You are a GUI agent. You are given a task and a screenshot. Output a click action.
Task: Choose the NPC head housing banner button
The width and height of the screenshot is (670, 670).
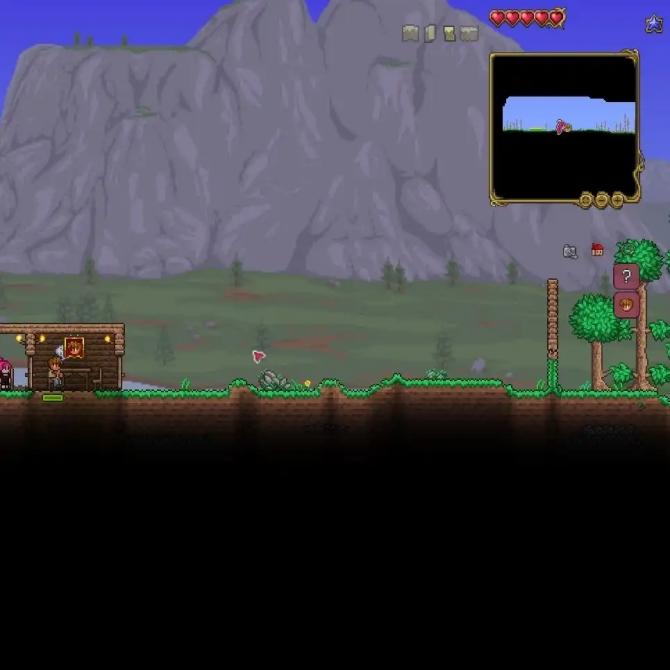[x=626, y=305]
